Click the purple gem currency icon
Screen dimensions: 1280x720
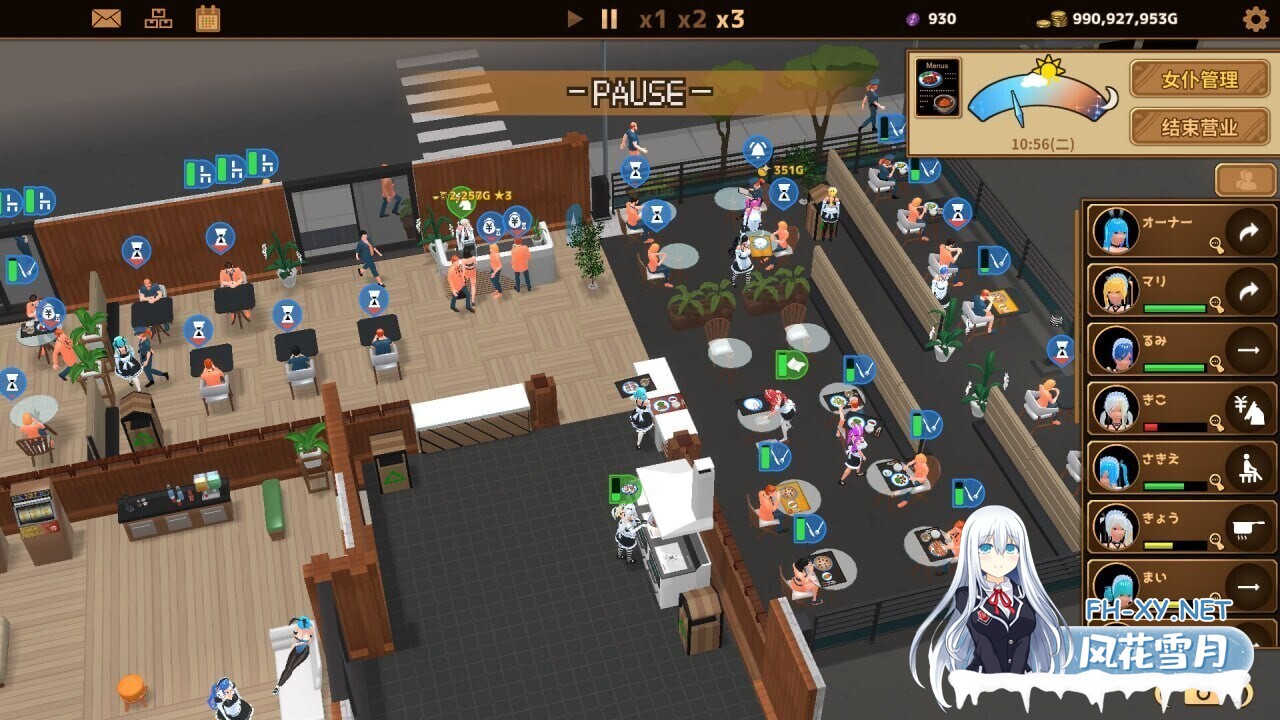coord(911,17)
